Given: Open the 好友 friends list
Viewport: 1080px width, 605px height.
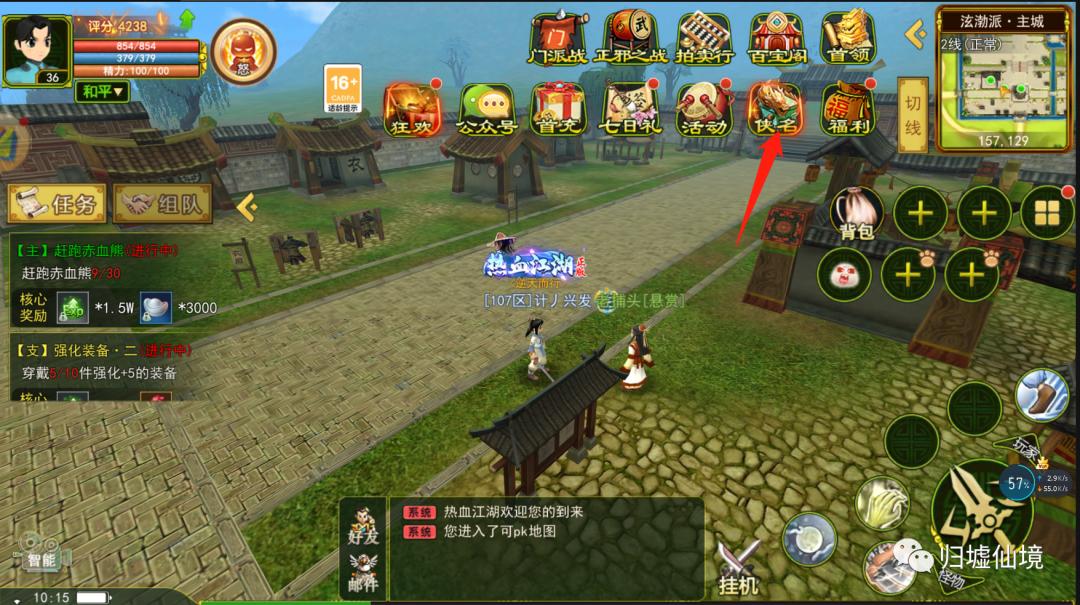Looking at the screenshot, I should click(364, 527).
